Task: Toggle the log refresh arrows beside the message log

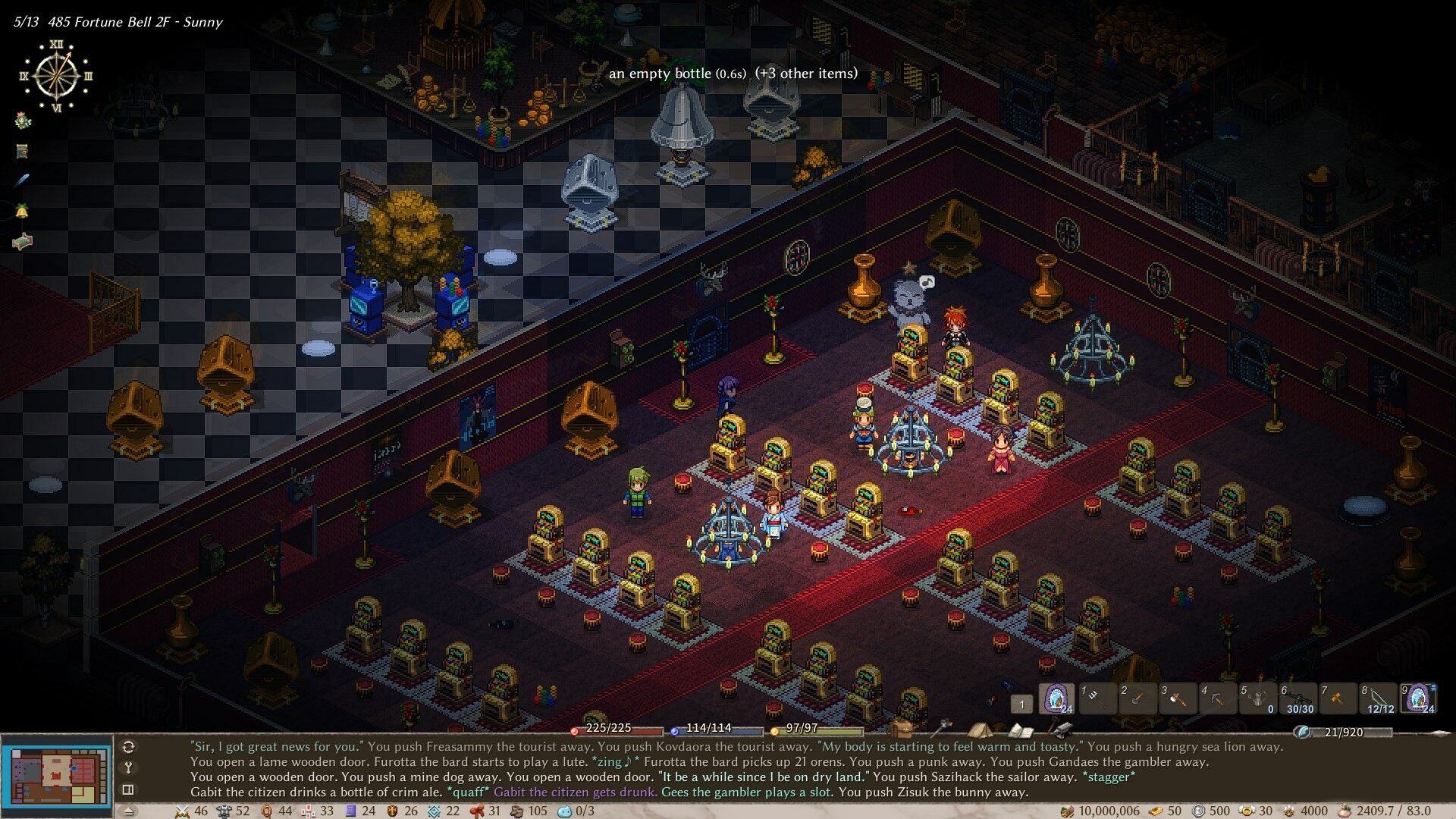Action: [127, 748]
